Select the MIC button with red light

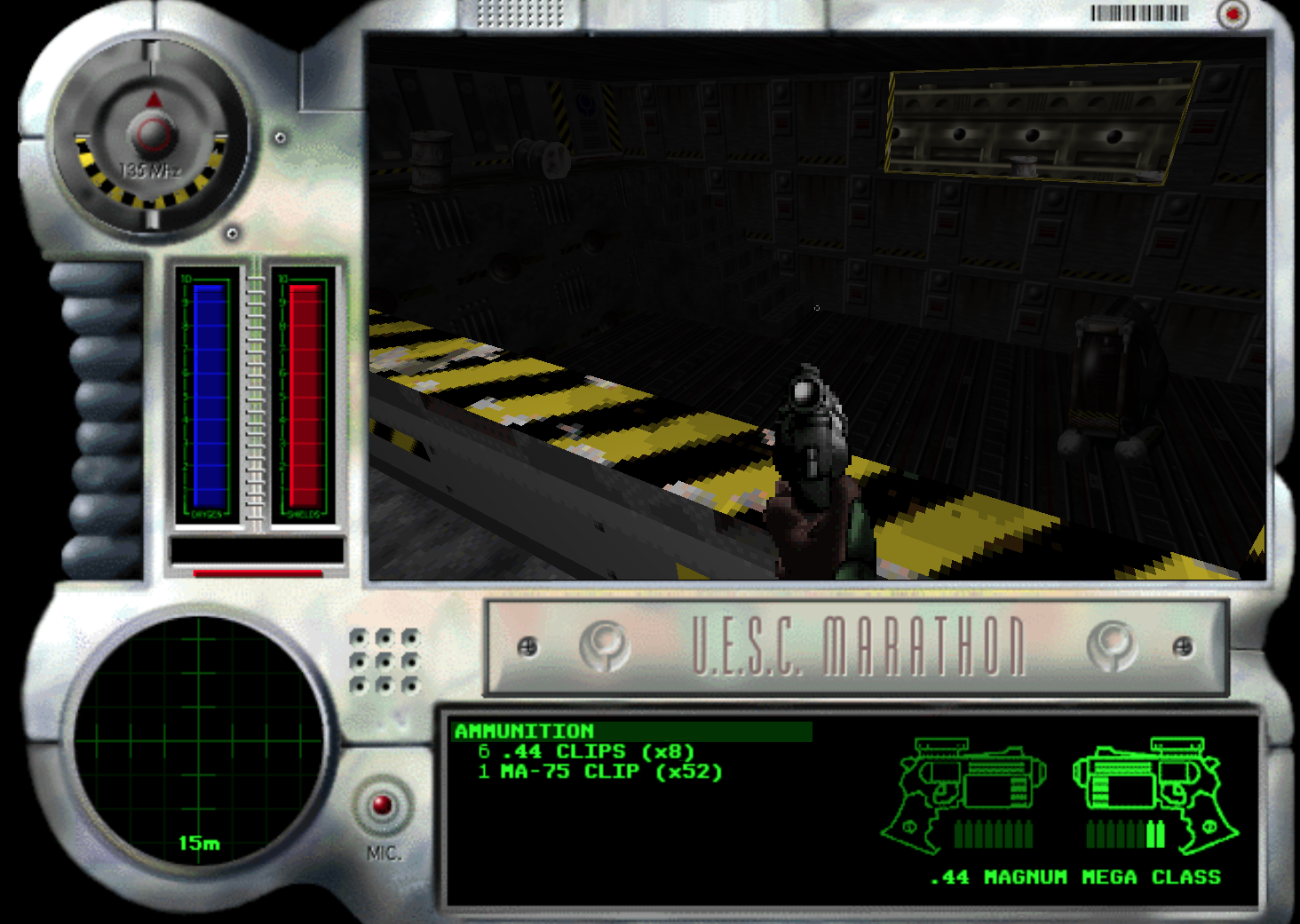382,806
